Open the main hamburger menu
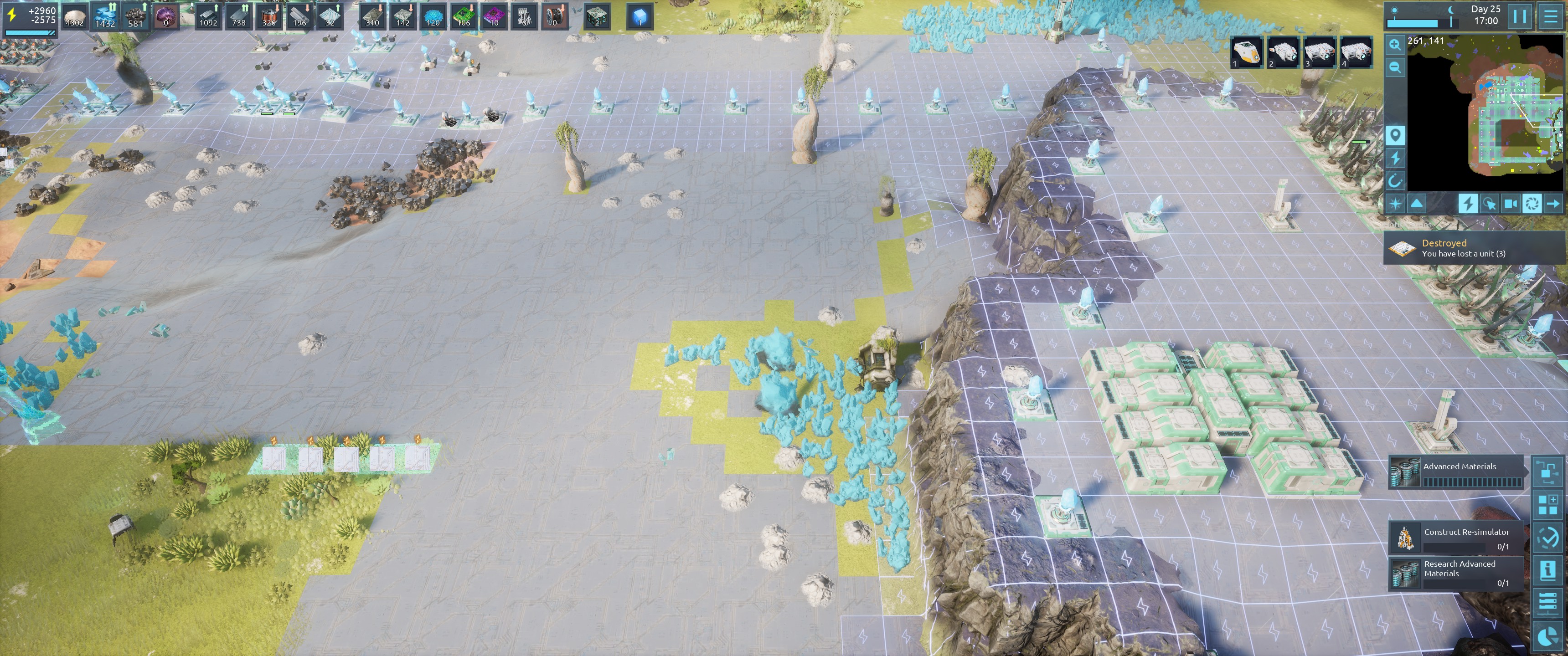This screenshot has width=1568, height=656. pyautogui.click(x=1551, y=16)
